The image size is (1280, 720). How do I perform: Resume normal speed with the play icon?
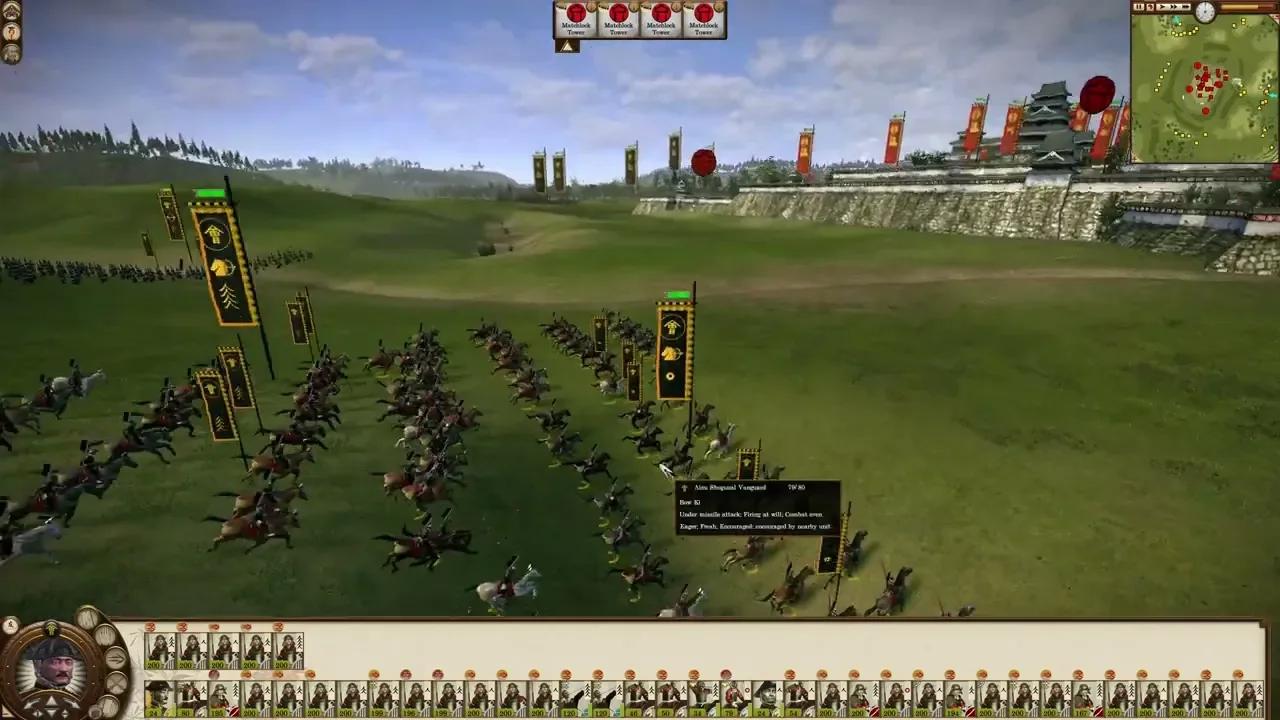coord(1162,7)
